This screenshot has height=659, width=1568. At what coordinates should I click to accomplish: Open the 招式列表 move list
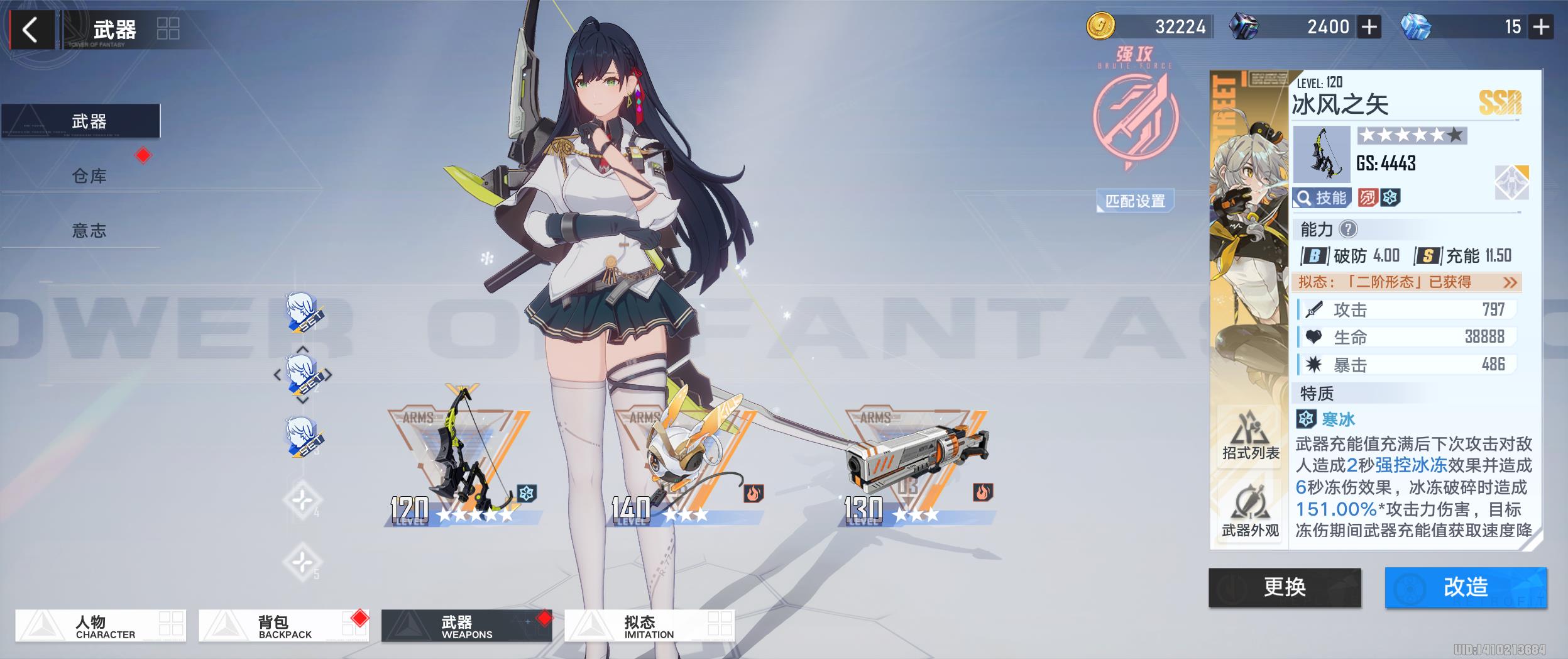(x=1250, y=435)
